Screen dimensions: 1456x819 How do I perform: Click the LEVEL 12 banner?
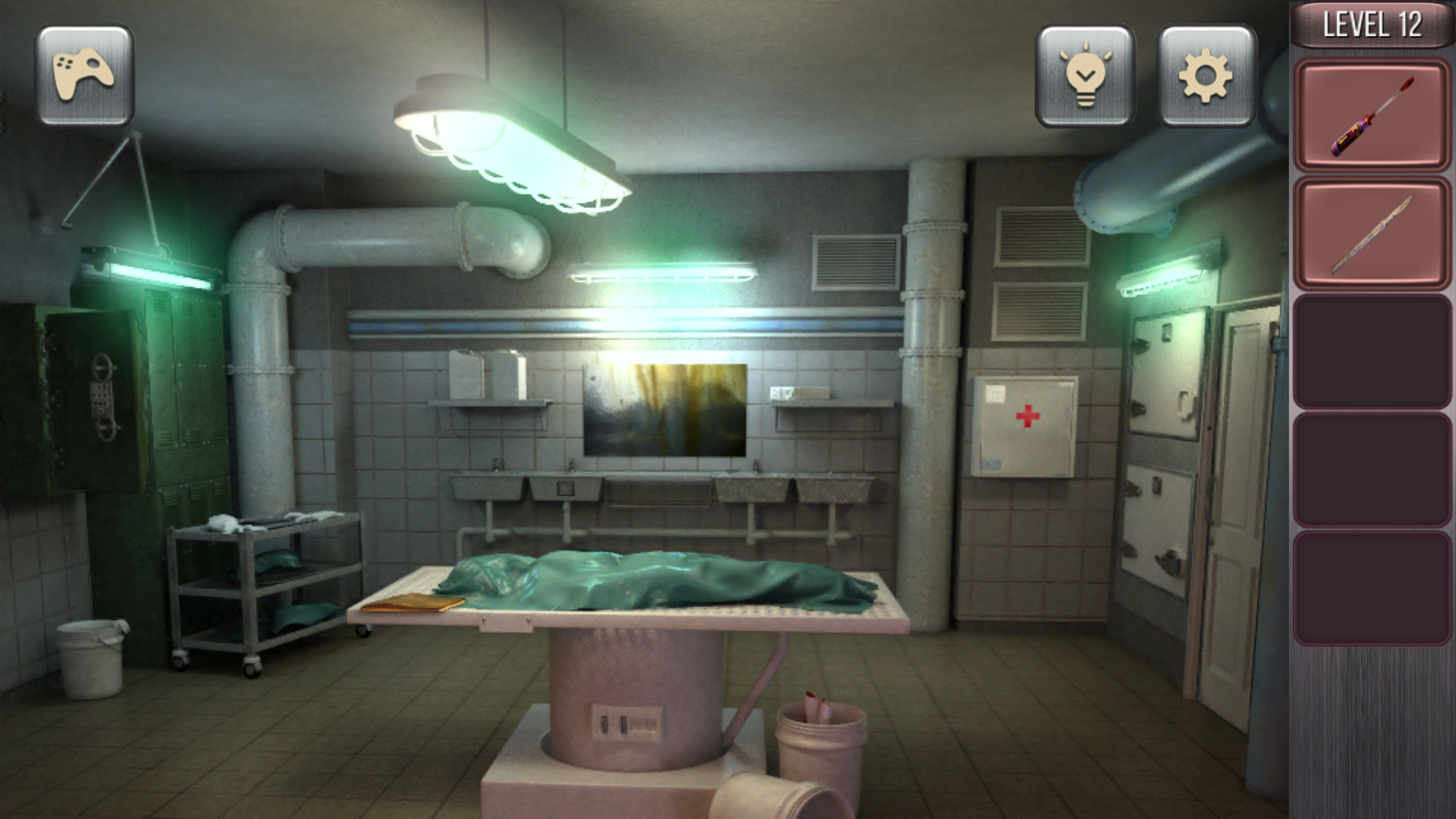click(x=1374, y=25)
